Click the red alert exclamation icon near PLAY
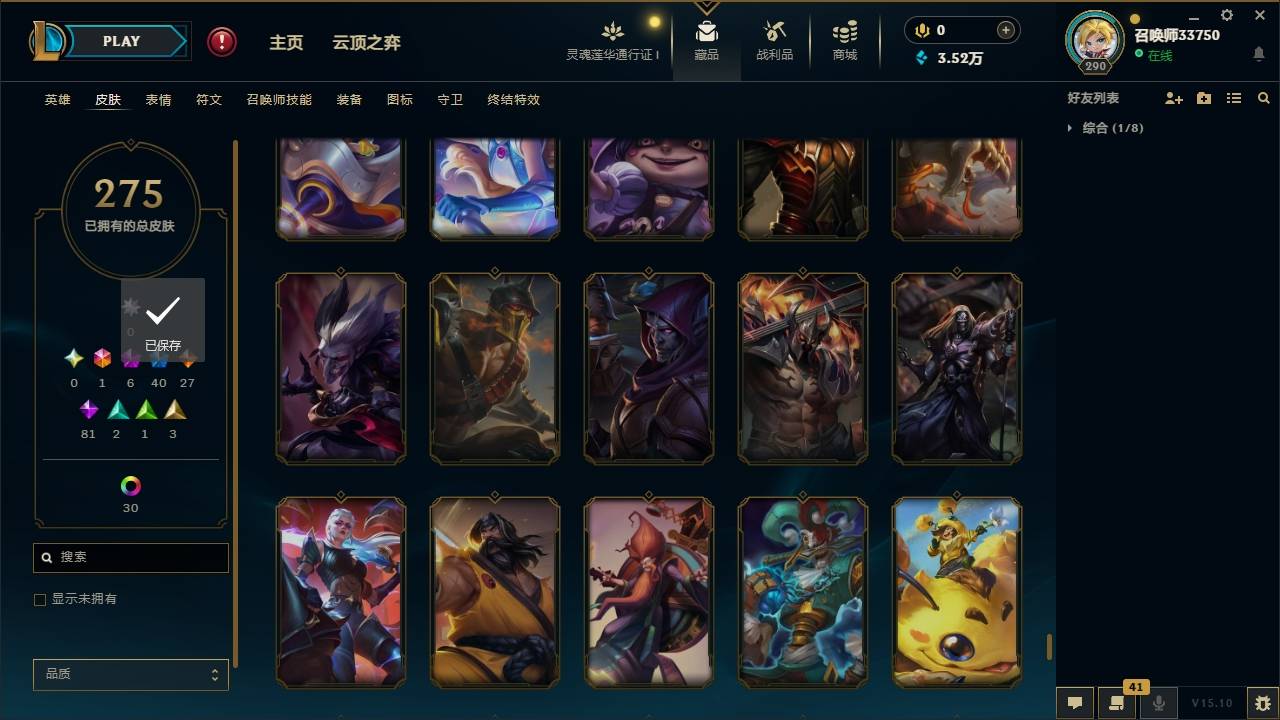This screenshot has width=1280, height=720. tap(220, 41)
